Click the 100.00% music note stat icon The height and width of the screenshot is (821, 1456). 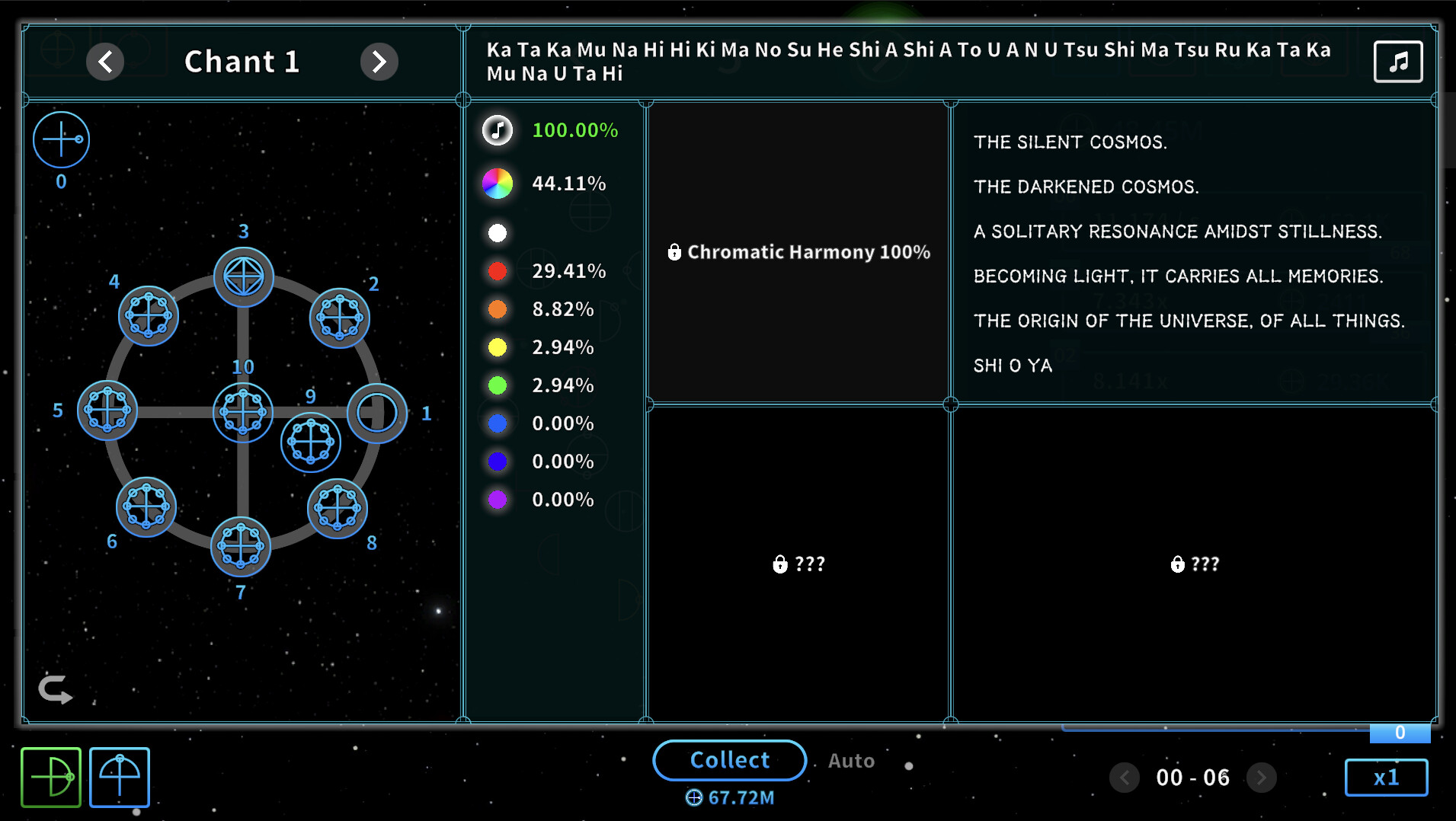click(x=497, y=129)
